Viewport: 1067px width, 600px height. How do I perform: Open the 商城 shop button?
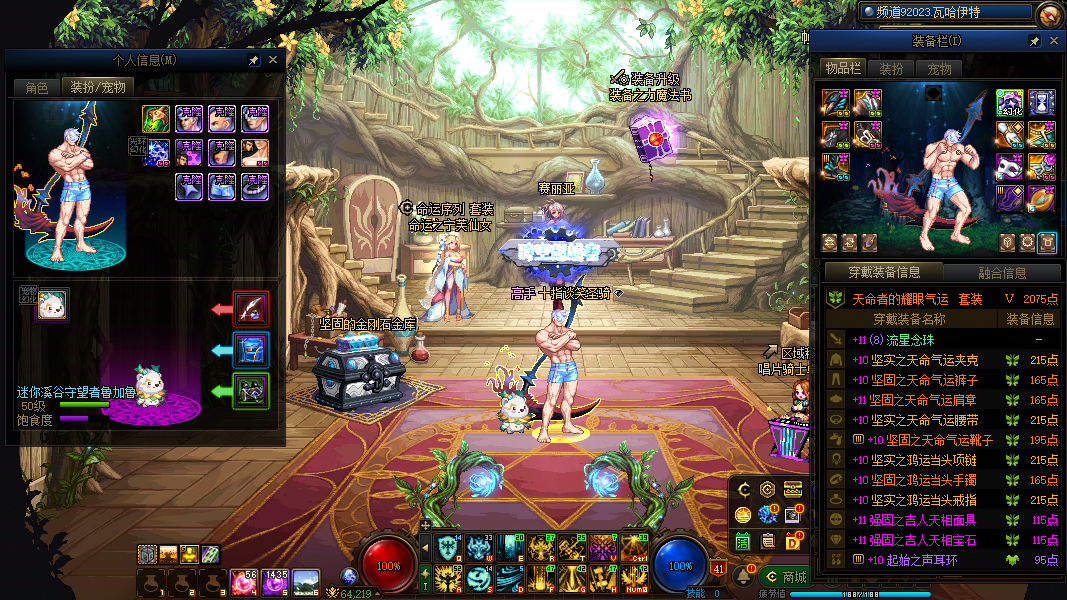[784, 577]
